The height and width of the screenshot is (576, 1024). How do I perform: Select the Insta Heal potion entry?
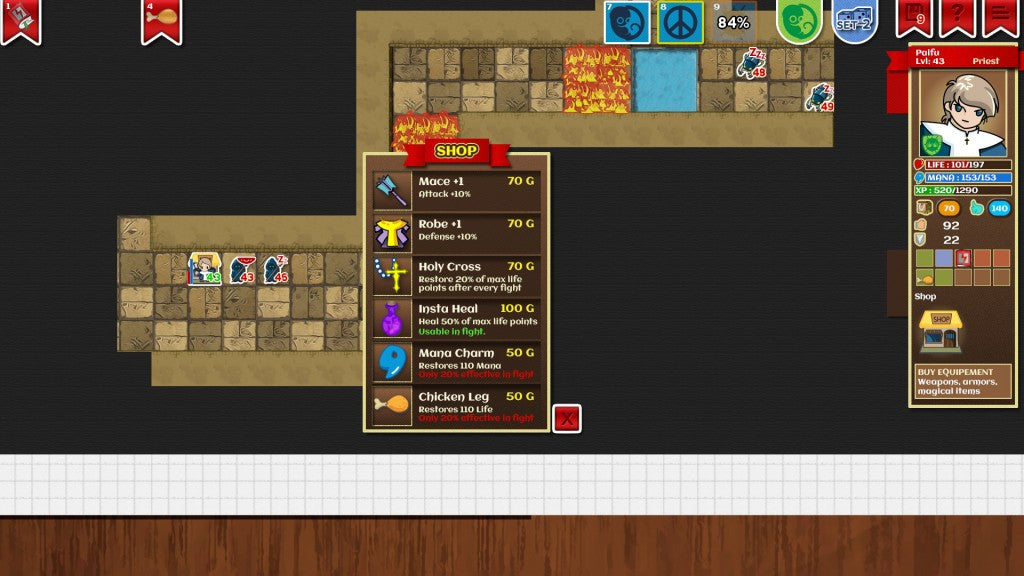click(457, 319)
